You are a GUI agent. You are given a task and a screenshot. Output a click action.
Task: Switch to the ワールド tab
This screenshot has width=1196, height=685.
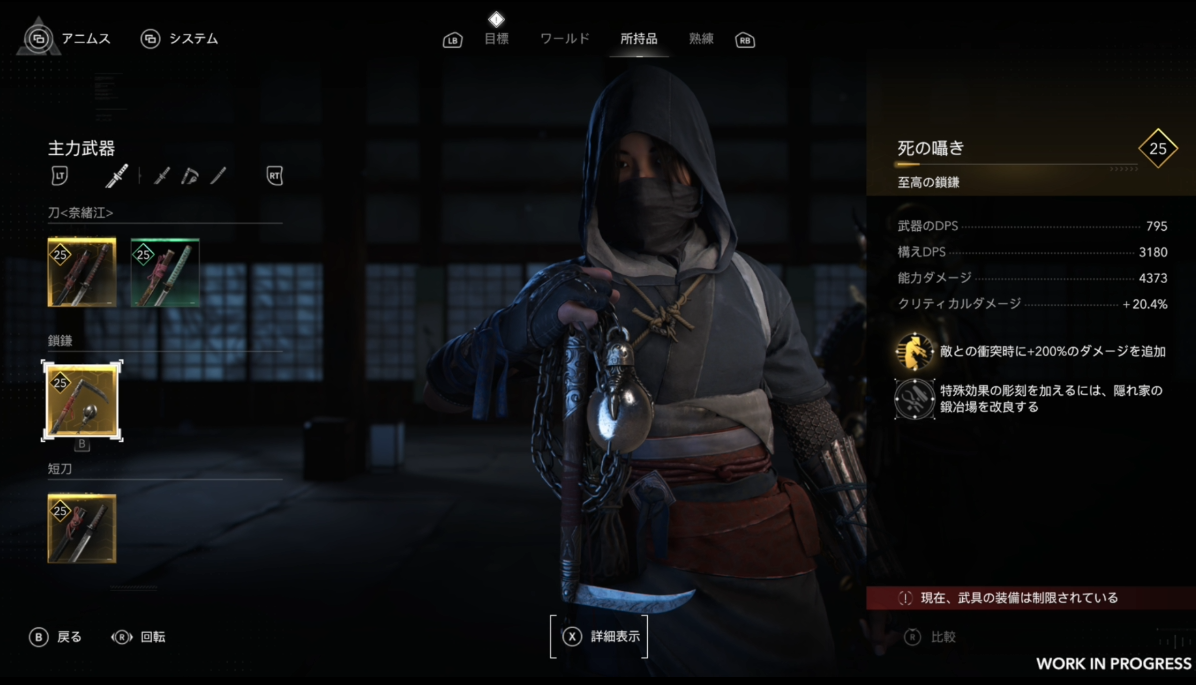click(565, 39)
